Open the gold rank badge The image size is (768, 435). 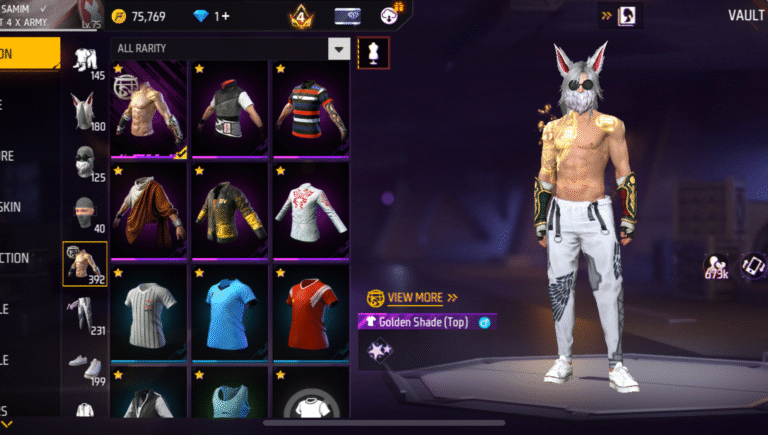299,17
